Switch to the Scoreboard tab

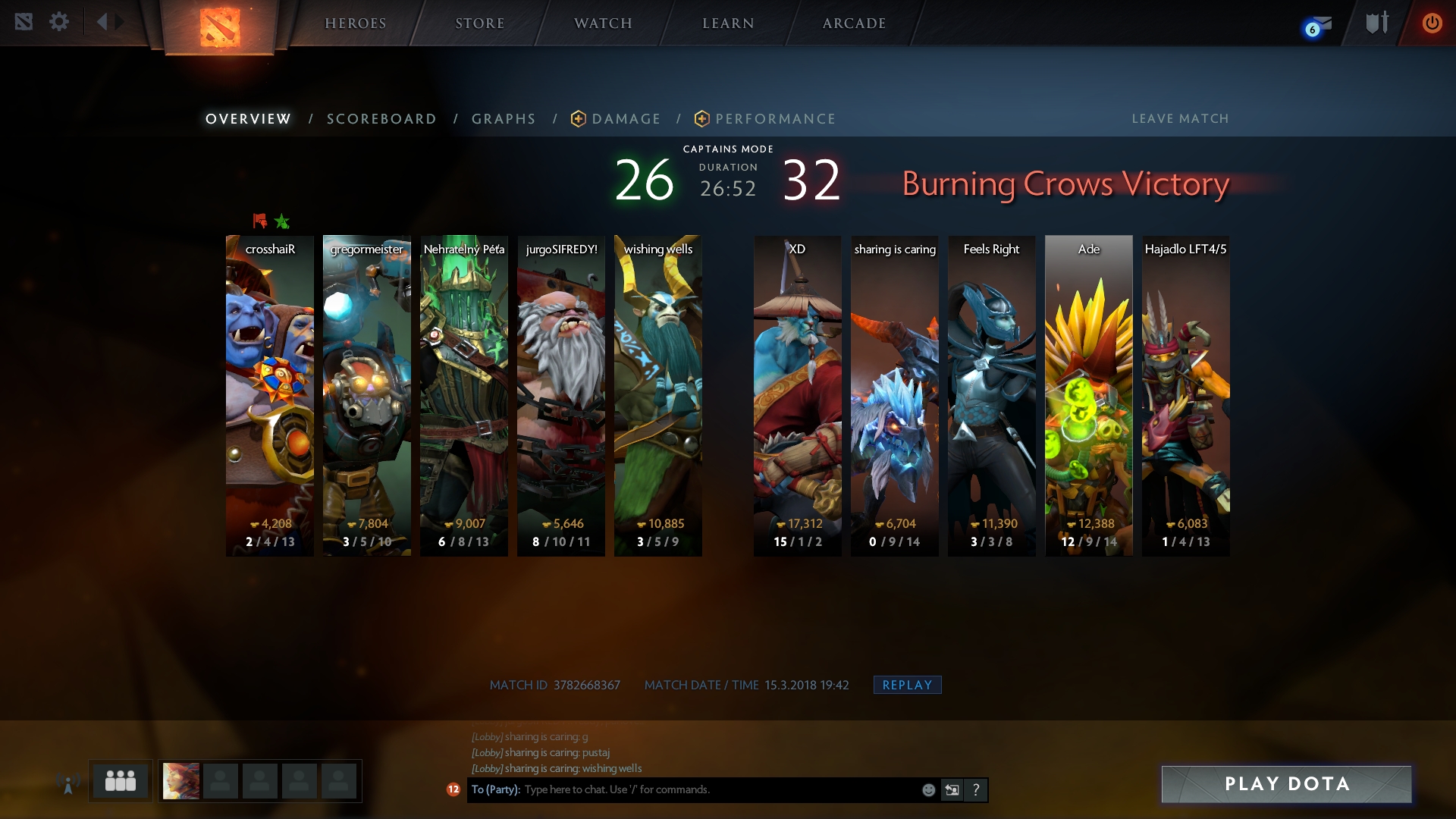381,119
